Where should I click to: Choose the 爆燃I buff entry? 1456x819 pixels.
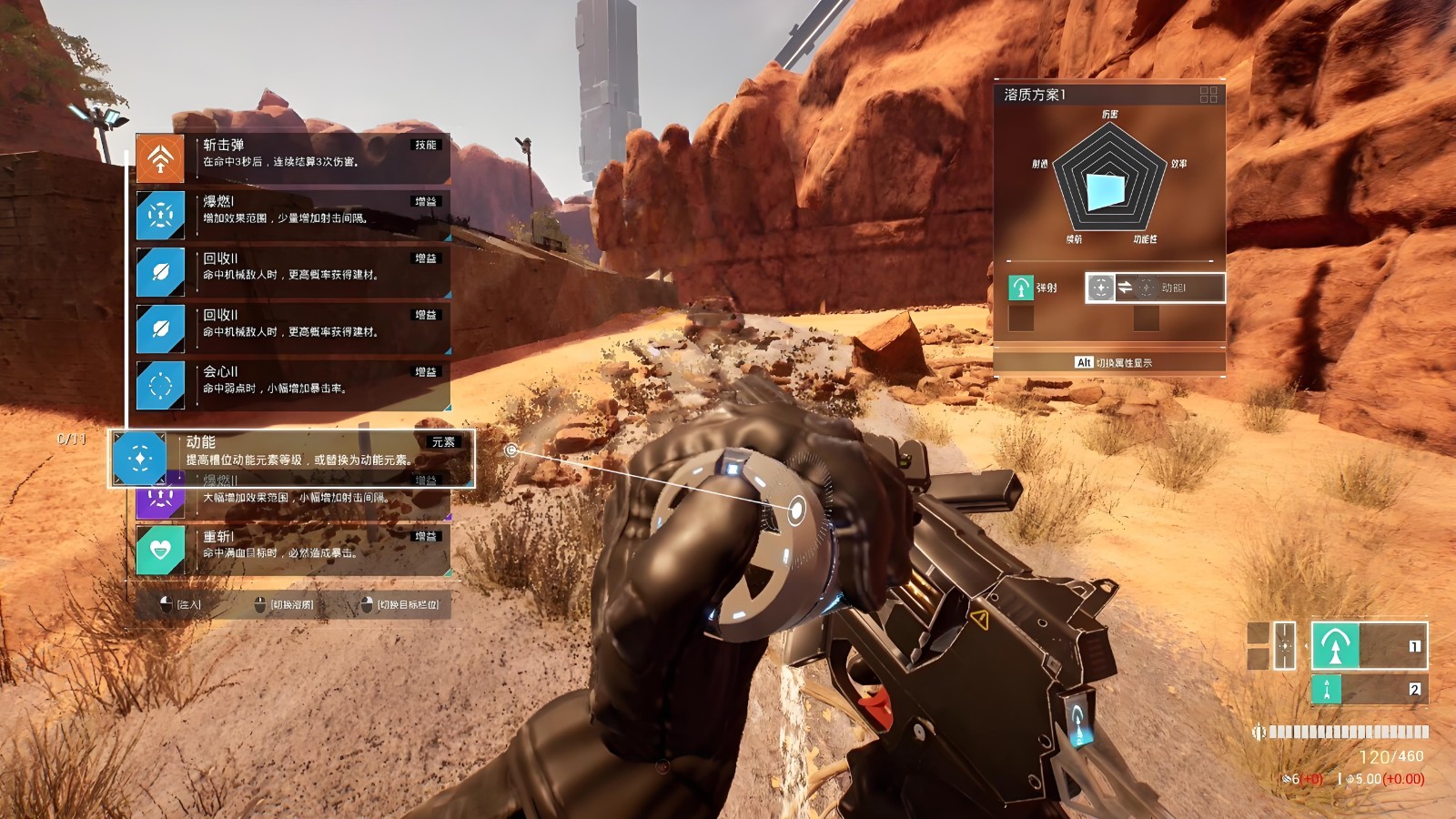coord(292,215)
